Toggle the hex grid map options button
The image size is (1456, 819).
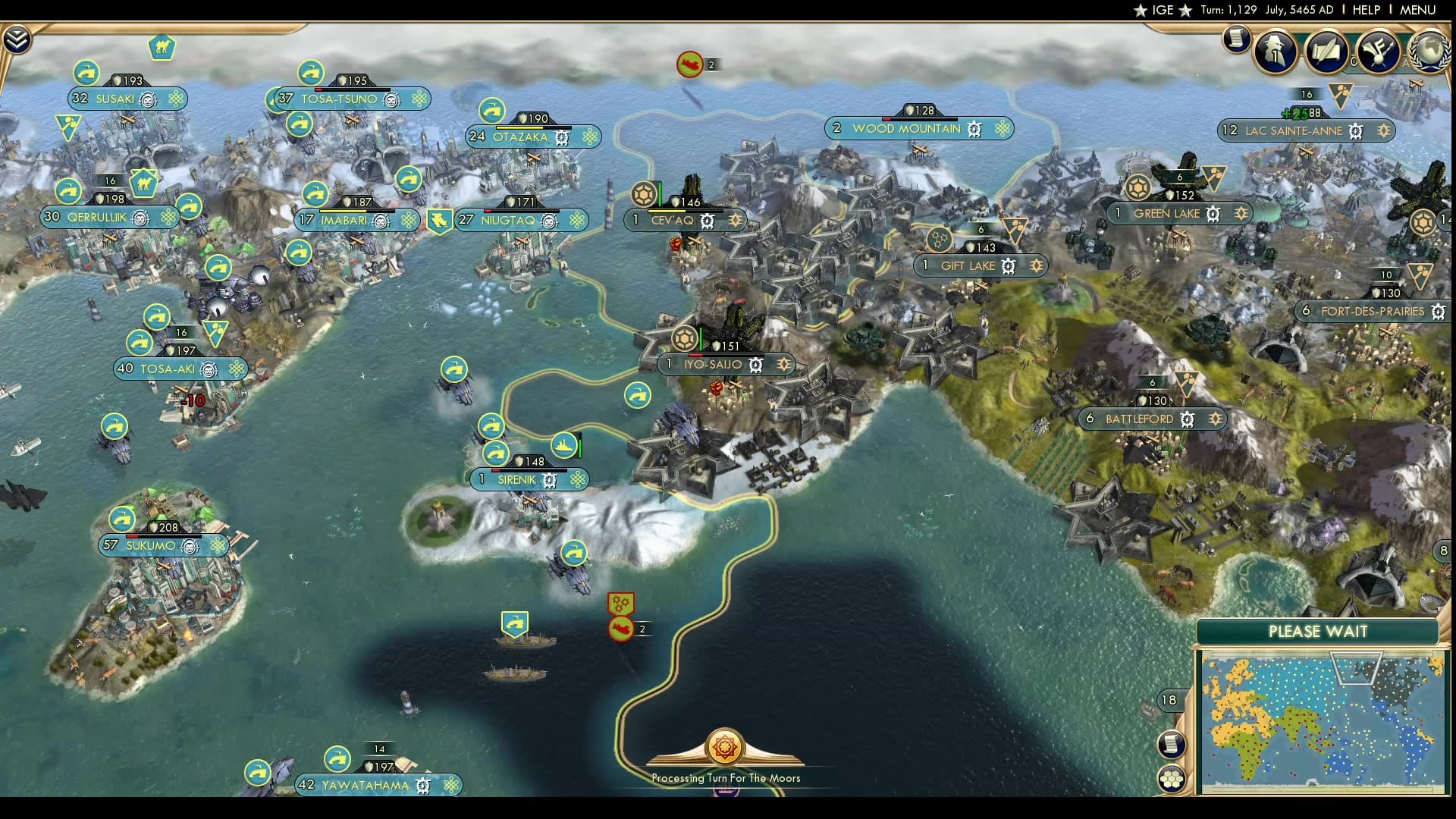click(x=1172, y=778)
